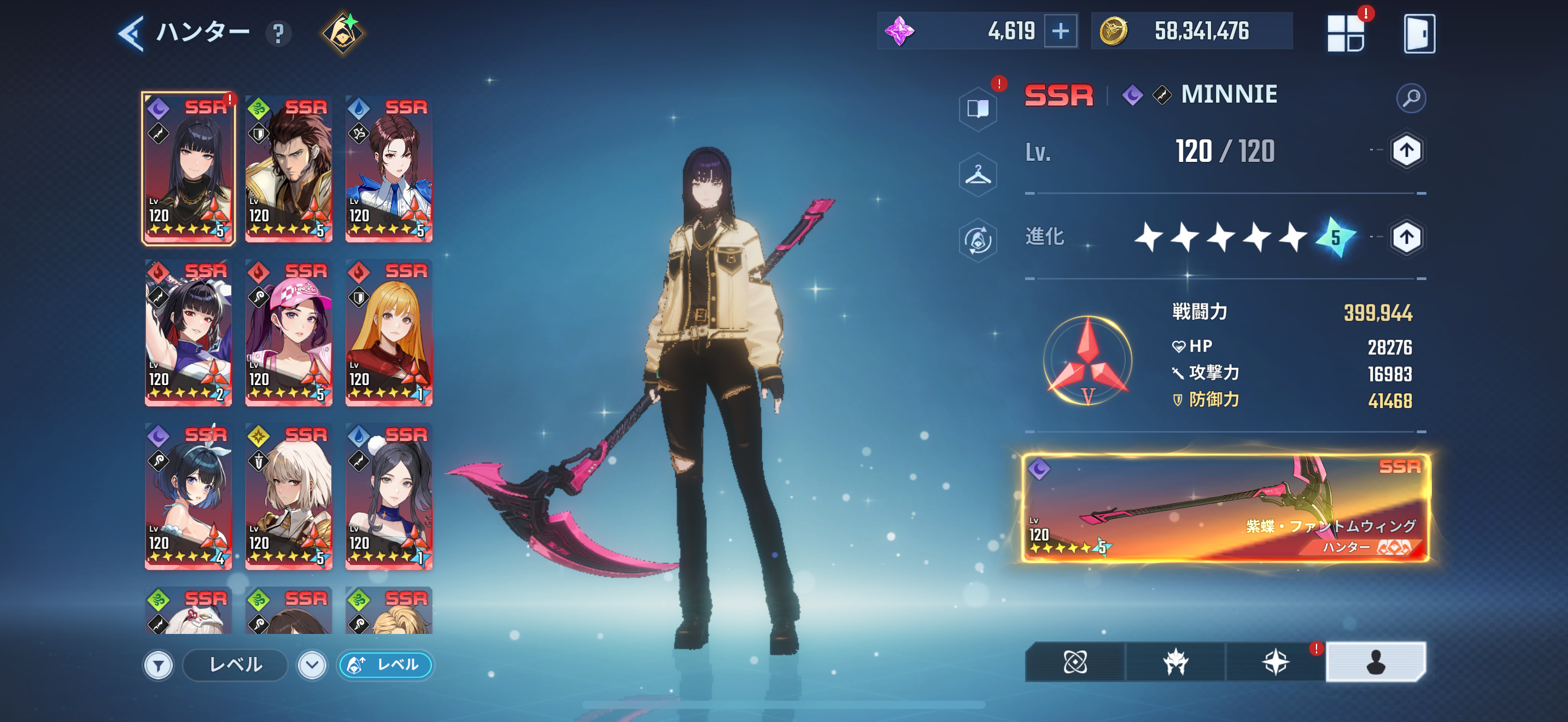Add more purple gems with the plus button
The image size is (1568, 722).
click(1060, 31)
